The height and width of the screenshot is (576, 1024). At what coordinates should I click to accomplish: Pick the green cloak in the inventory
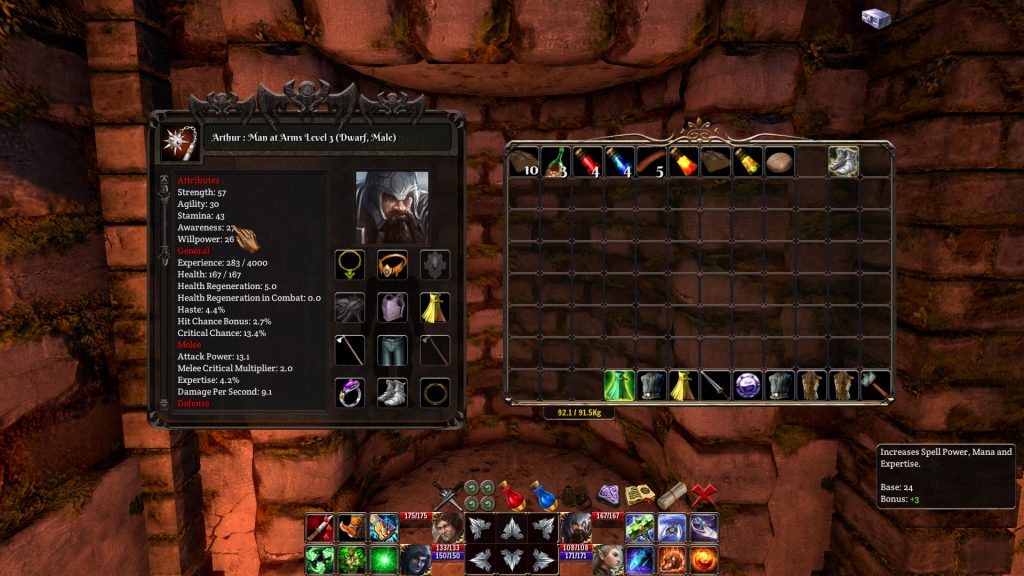click(619, 385)
